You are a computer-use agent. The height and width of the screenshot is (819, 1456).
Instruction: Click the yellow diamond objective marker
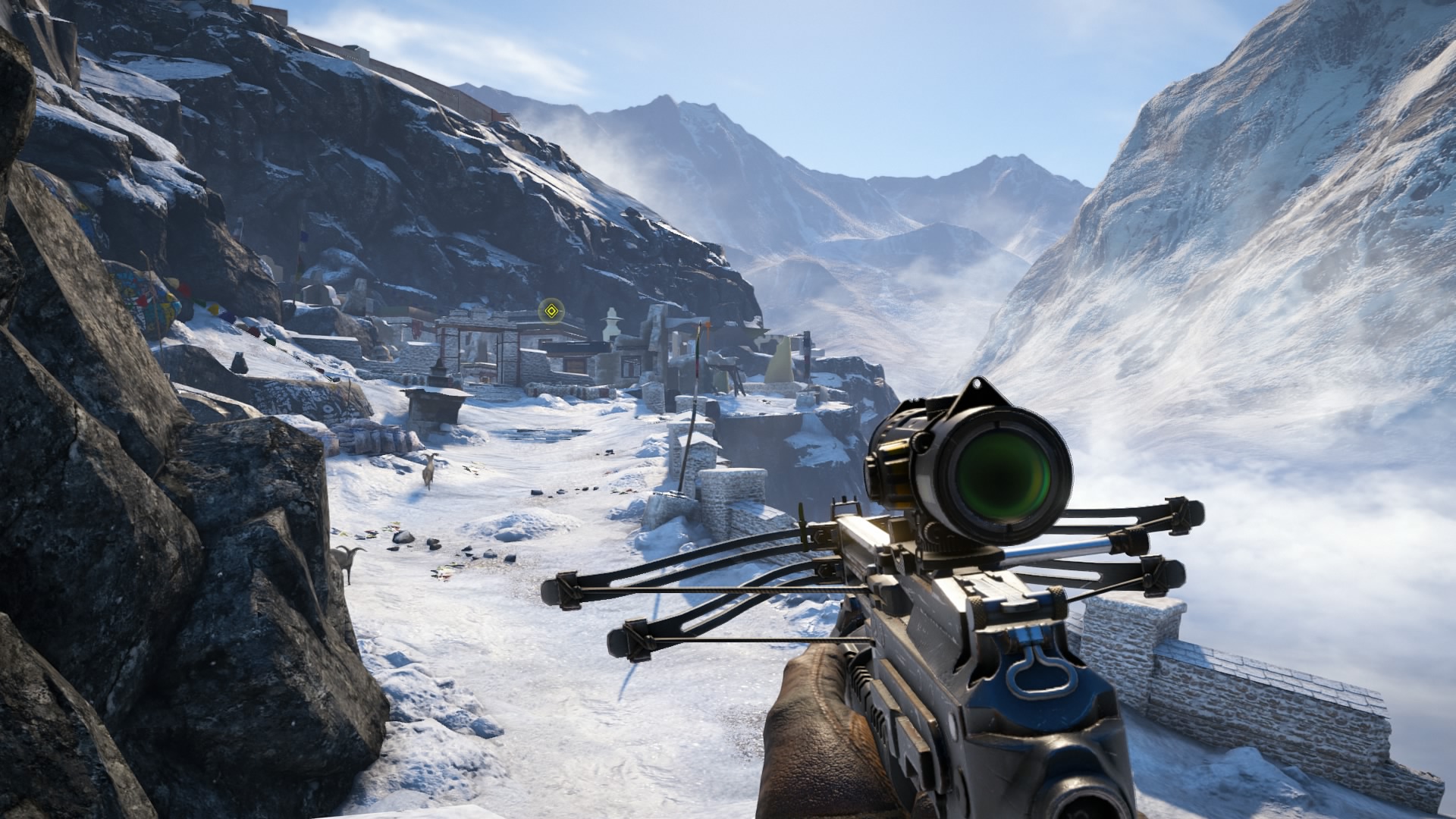pos(551,310)
